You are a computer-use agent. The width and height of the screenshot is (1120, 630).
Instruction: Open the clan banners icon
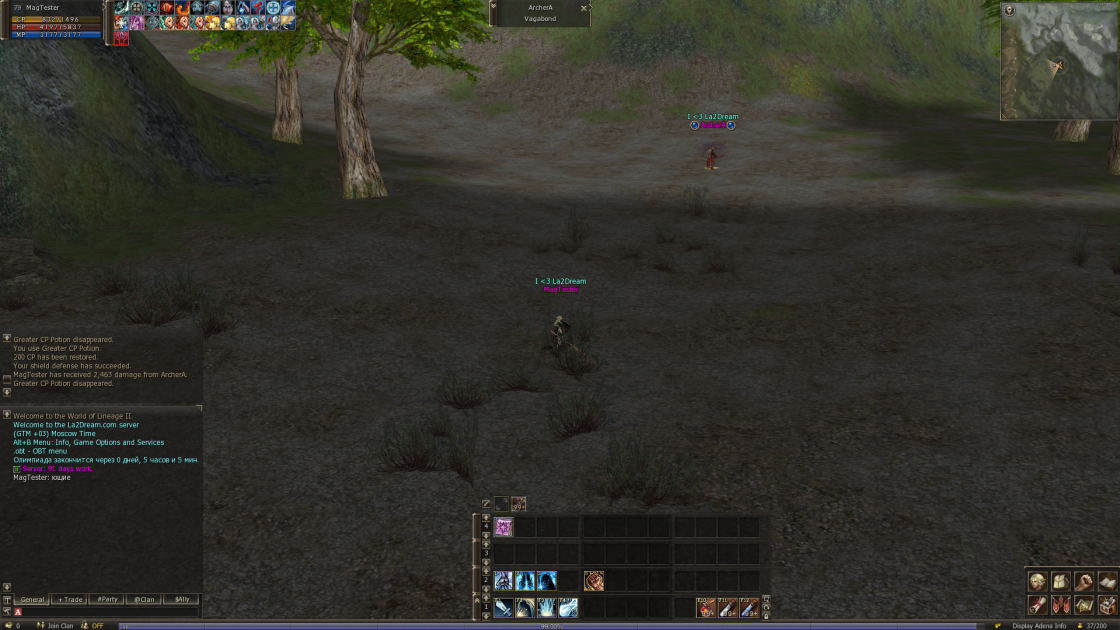[x=1061, y=605]
